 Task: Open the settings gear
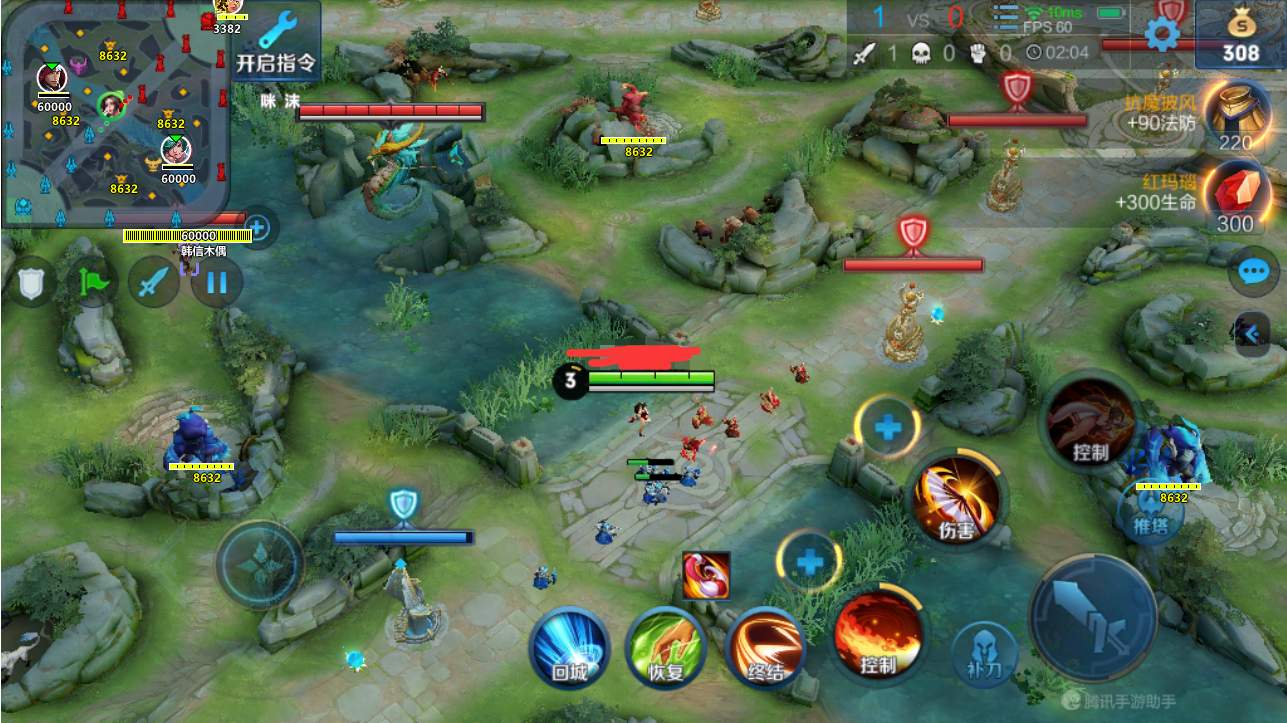[x=1161, y=36]
